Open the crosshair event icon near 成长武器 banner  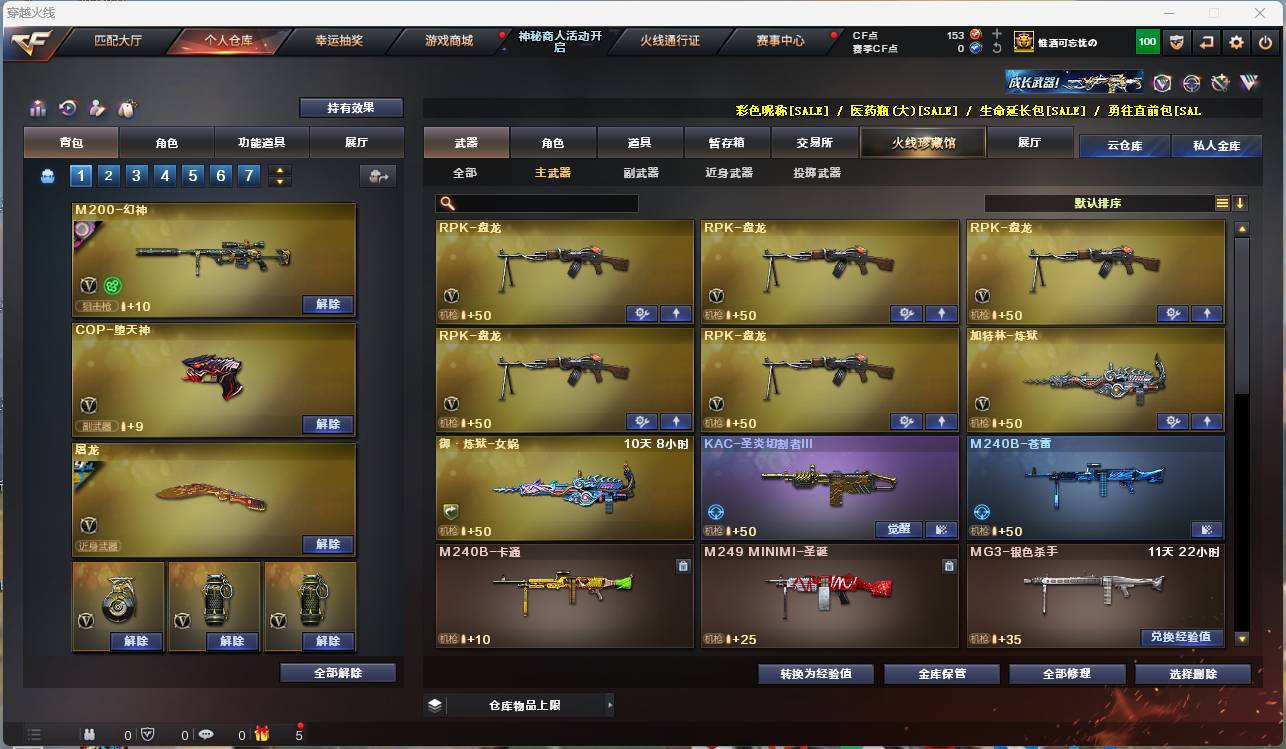tap(1192, 83)
